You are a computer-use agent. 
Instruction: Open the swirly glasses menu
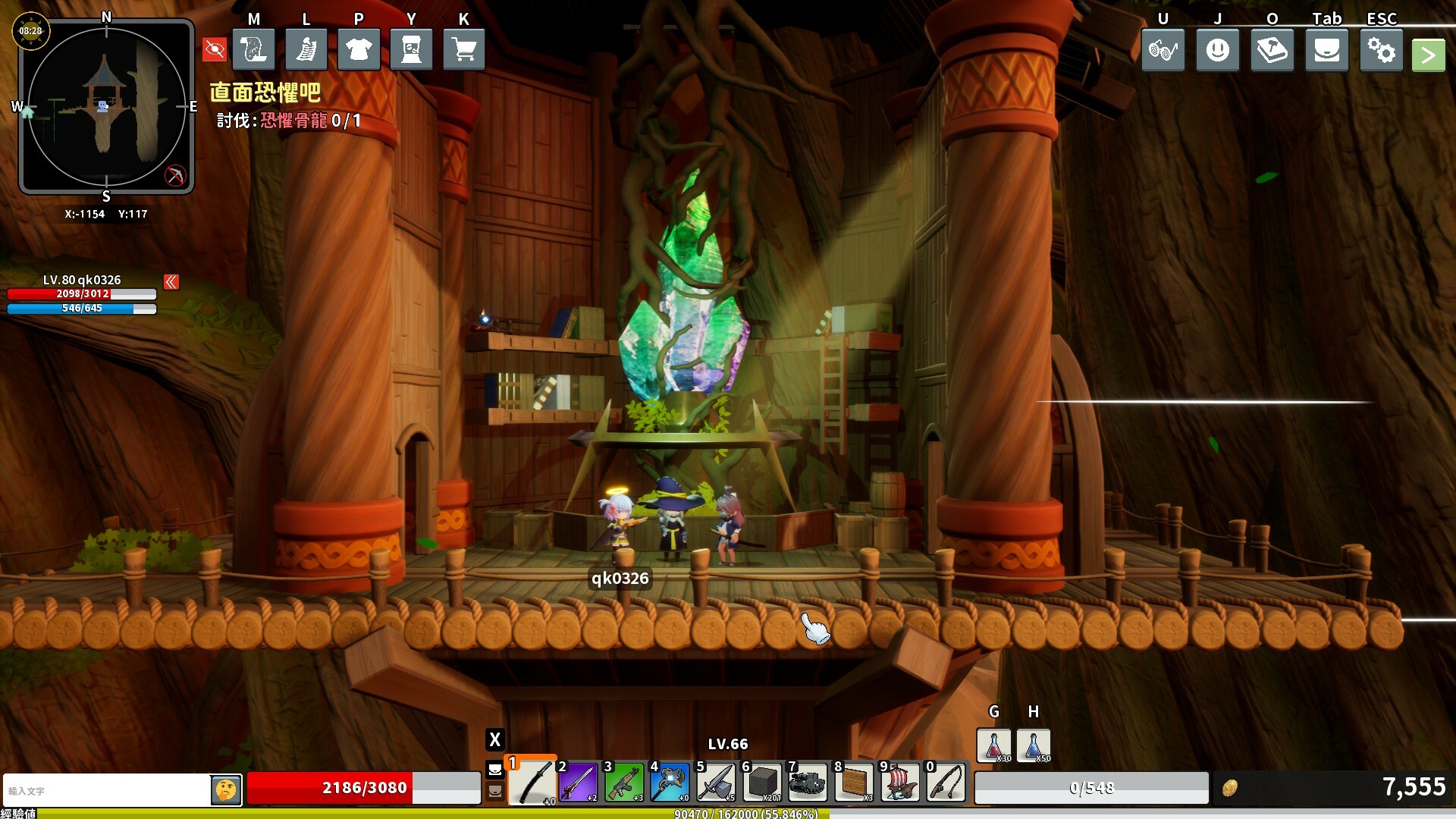pyautogui.click(x=1163, y=51)
